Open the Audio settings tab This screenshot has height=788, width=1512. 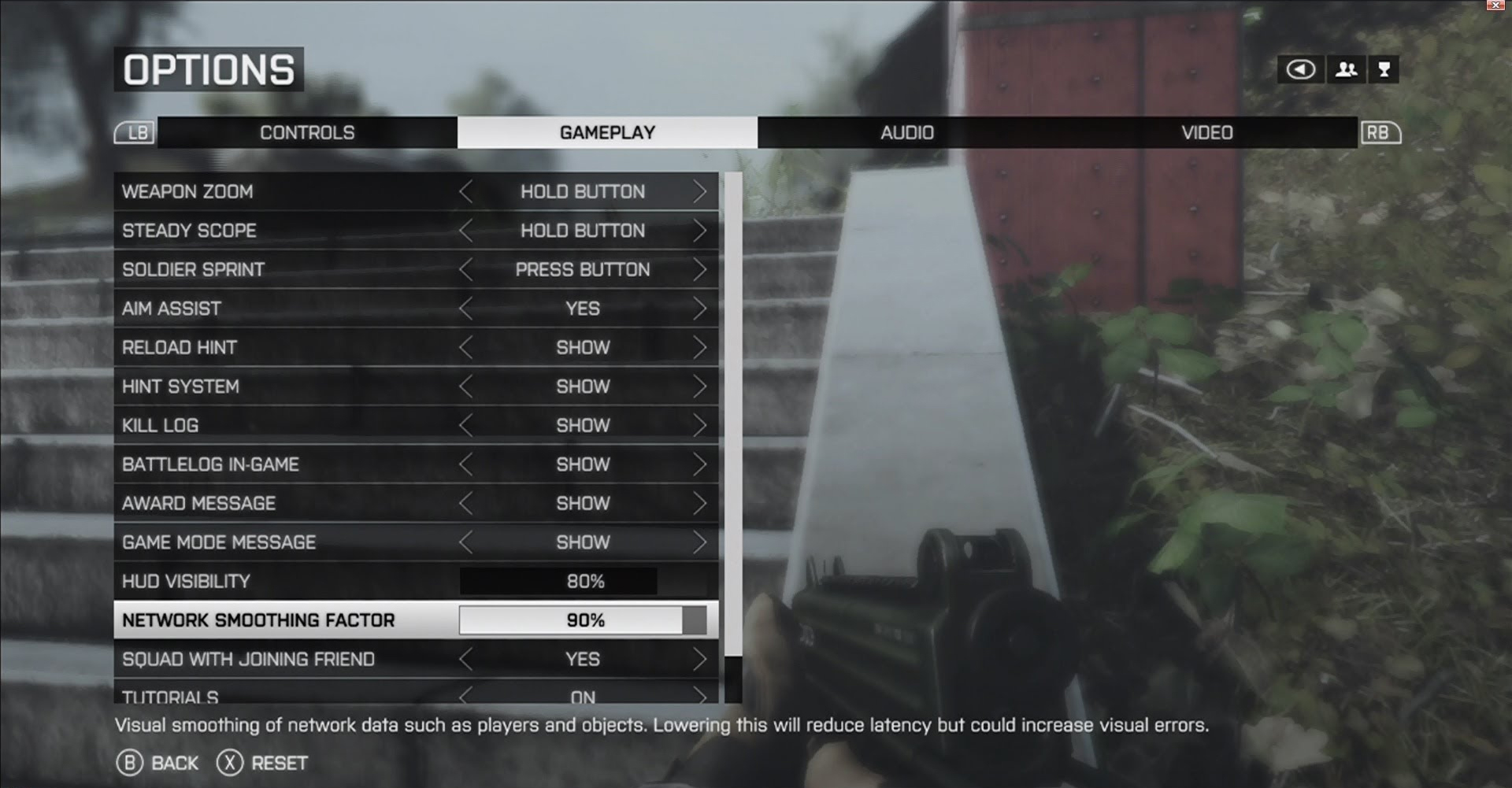907,132
